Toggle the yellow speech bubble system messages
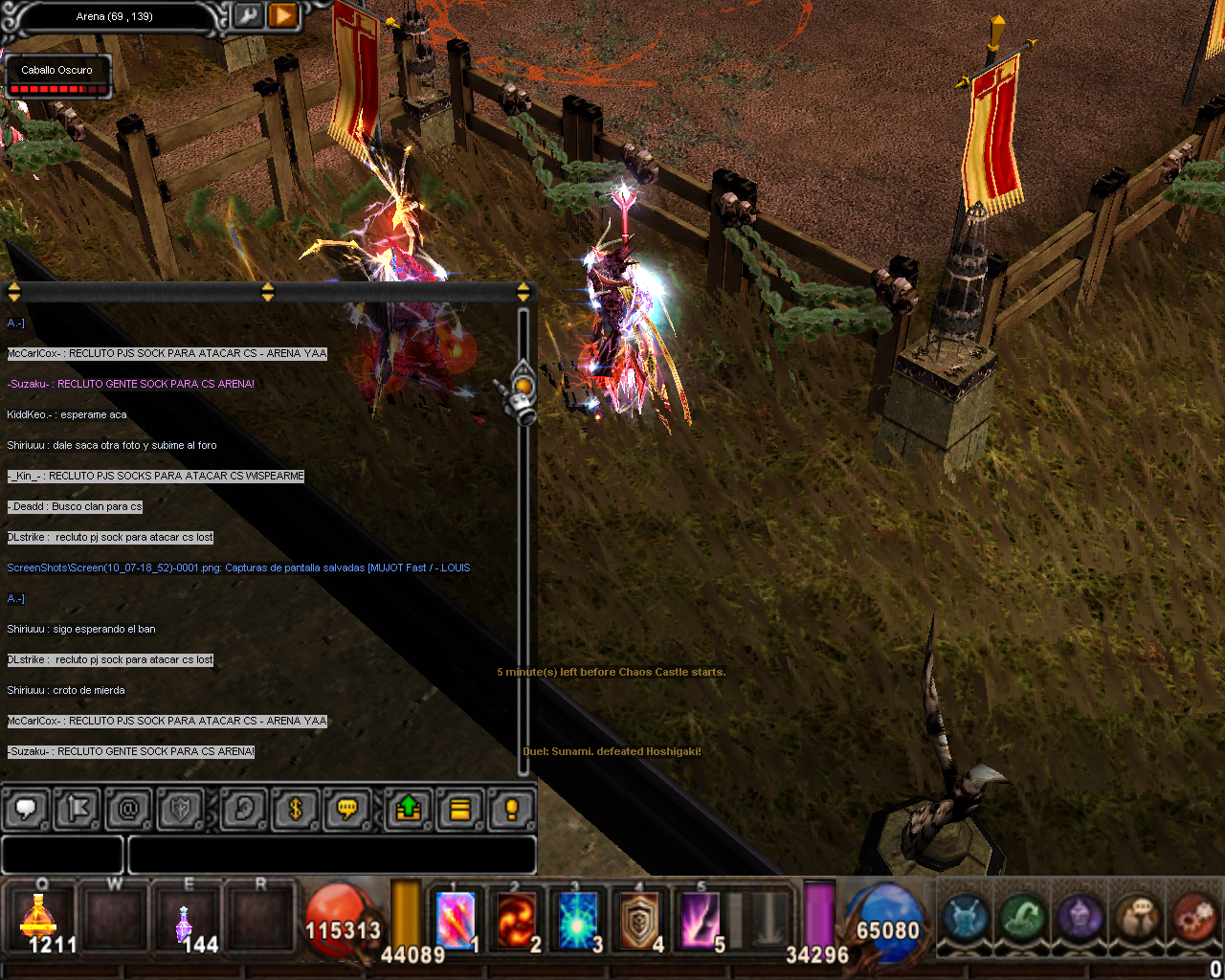This screenshot has width=1225, height=980. coord(346,810)
